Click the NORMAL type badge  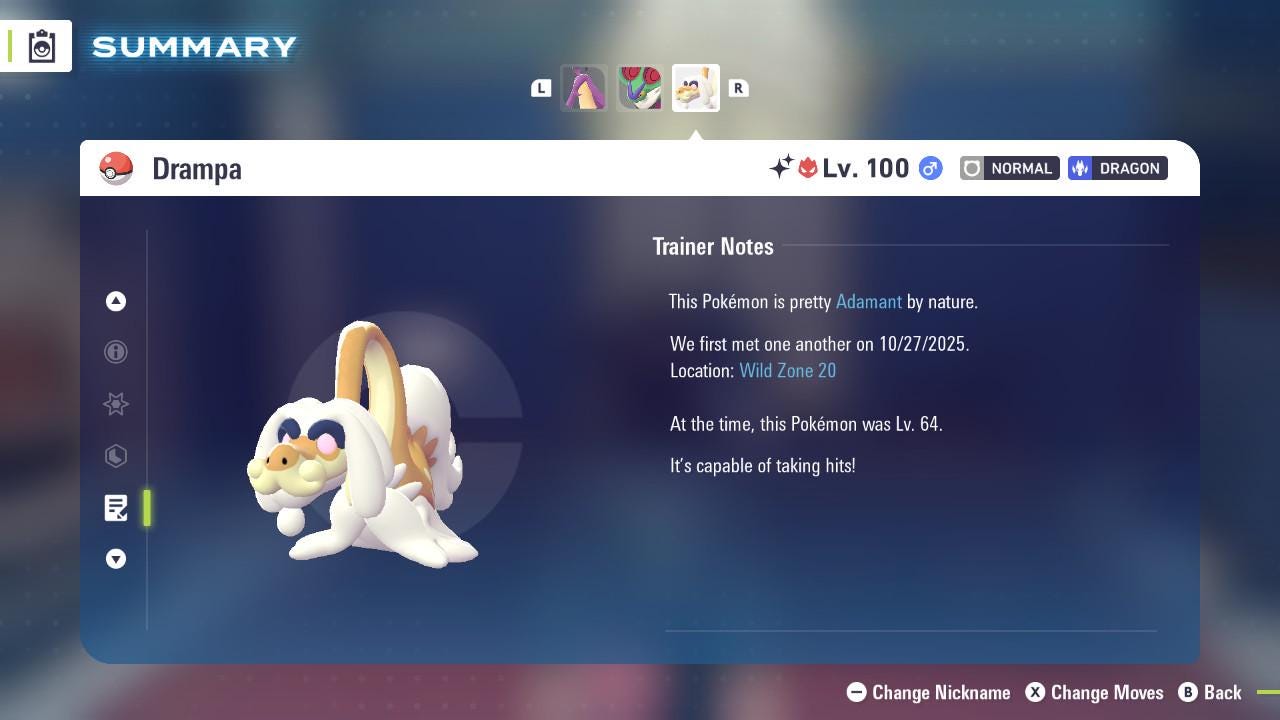tap(1009, 168)
